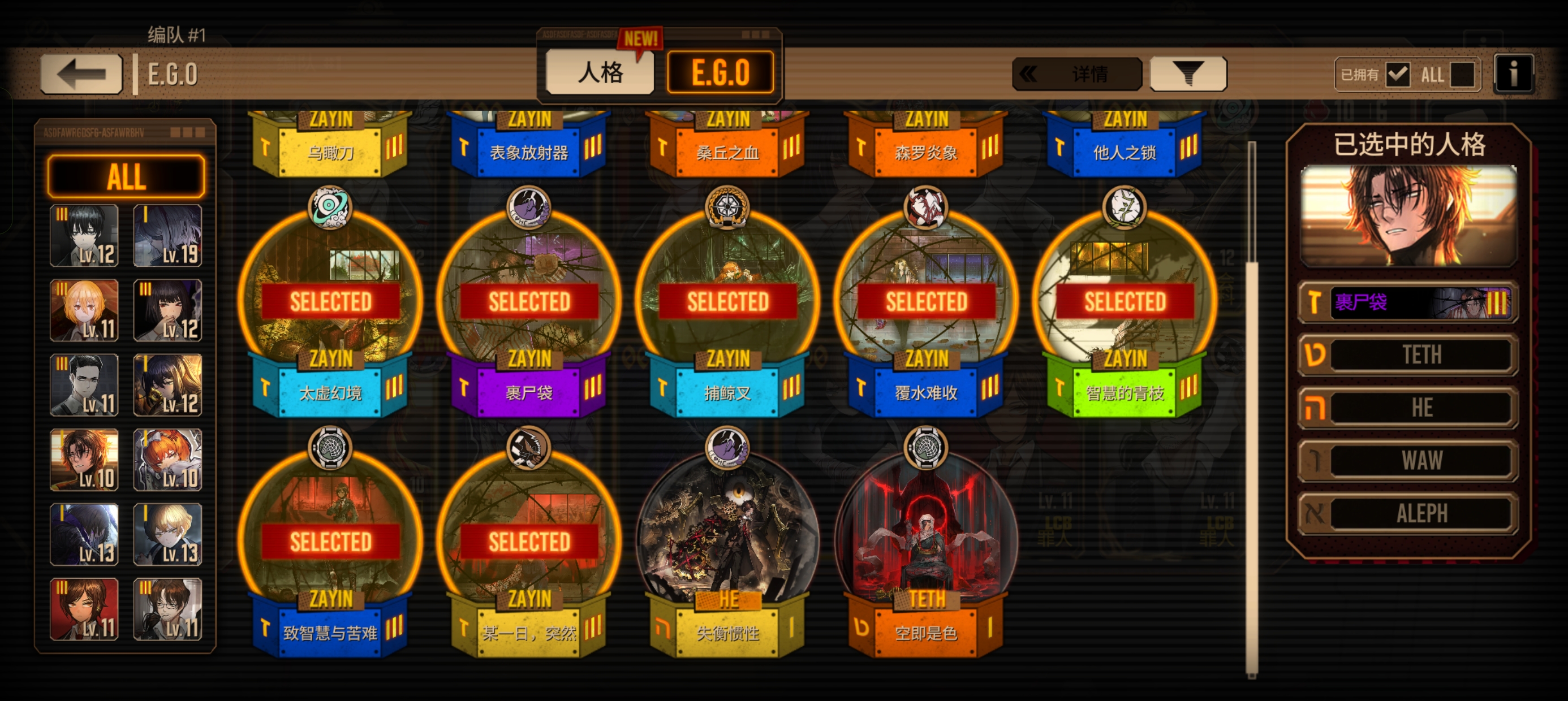Image resolution: width=1568 pixels, height=701 pixels.
Task: Open the funnel filter button
Action: click(1187, 74)
